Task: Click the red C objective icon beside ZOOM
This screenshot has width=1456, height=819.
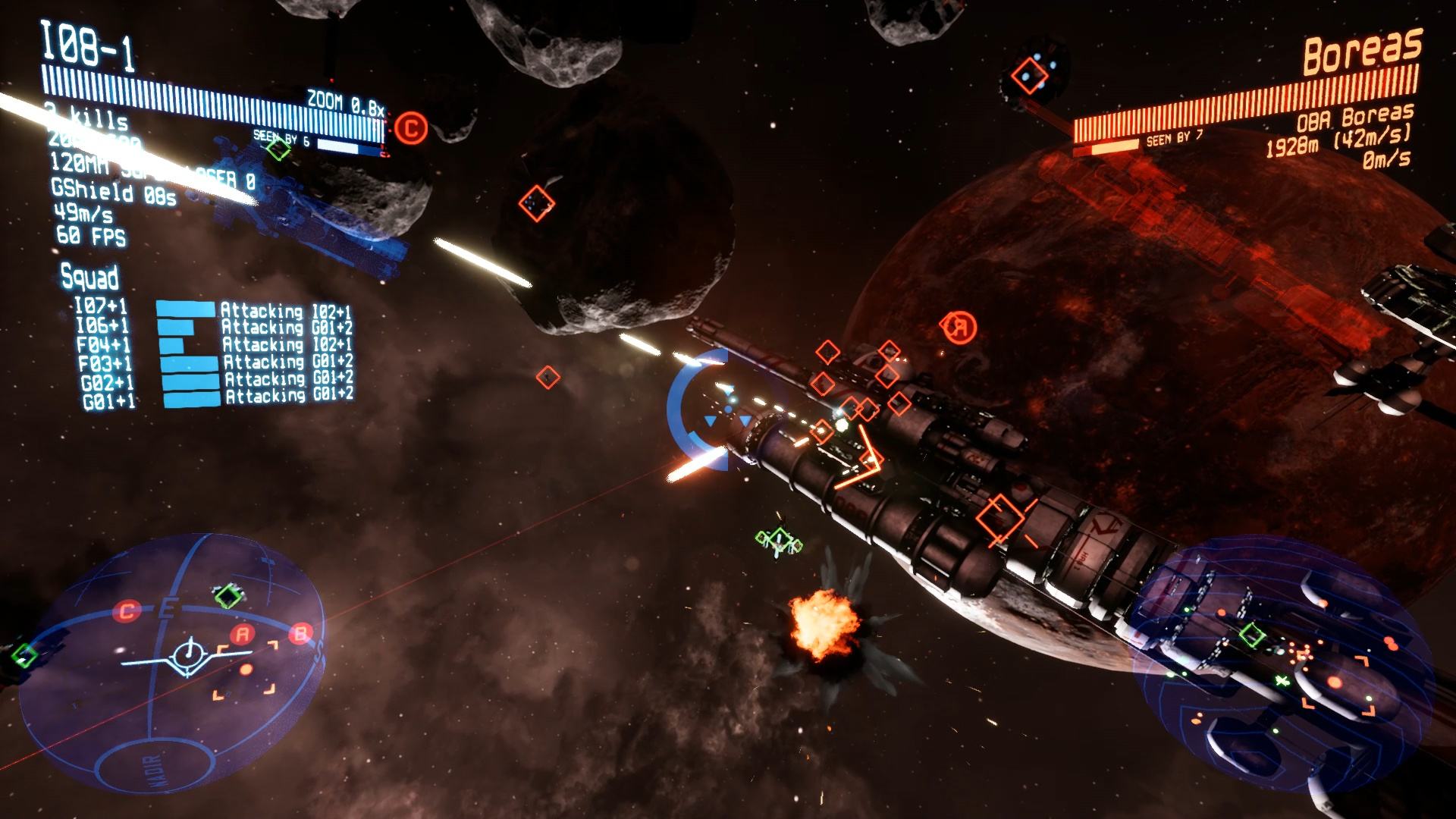Action: click(411, 127)
